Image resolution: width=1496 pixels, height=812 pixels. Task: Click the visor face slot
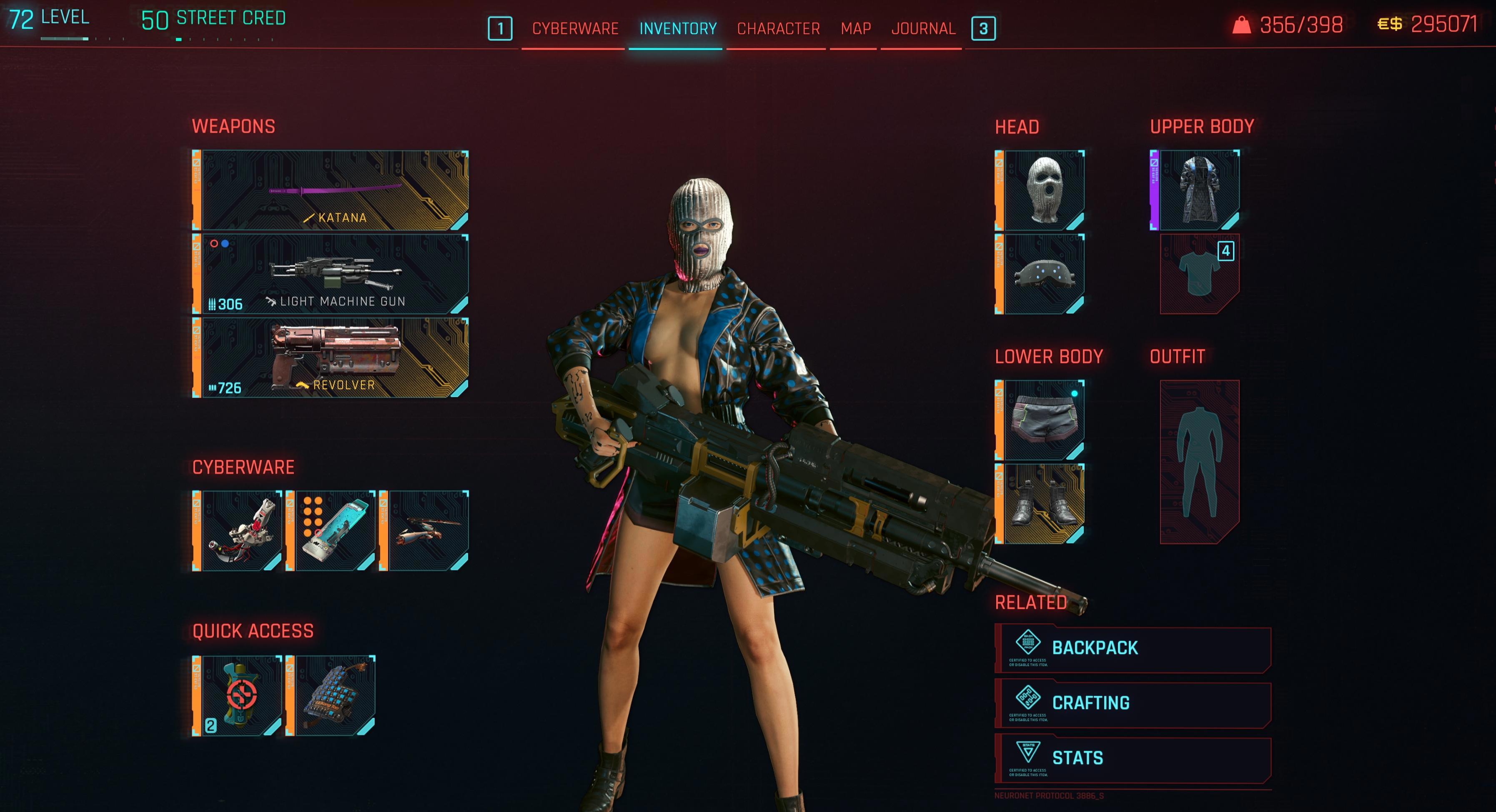[1044, 274]
